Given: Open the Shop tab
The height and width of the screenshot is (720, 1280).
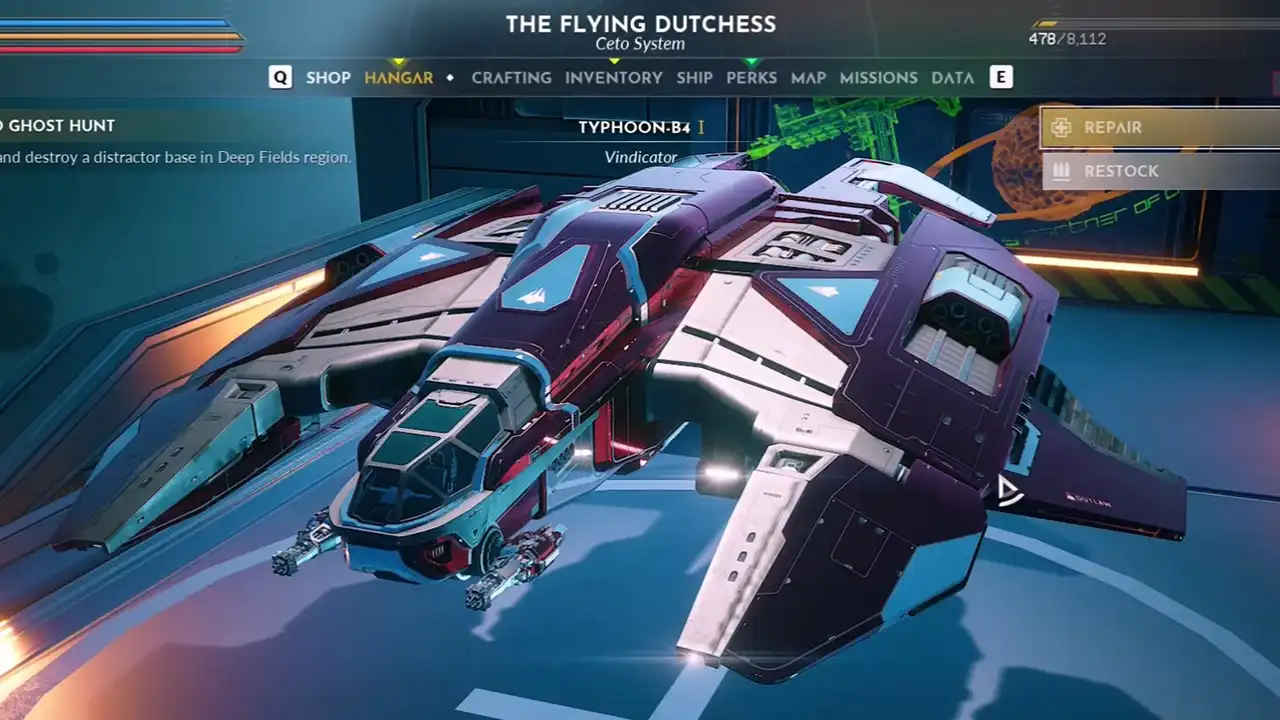Looking at the screenshot, I should [328, 78].
